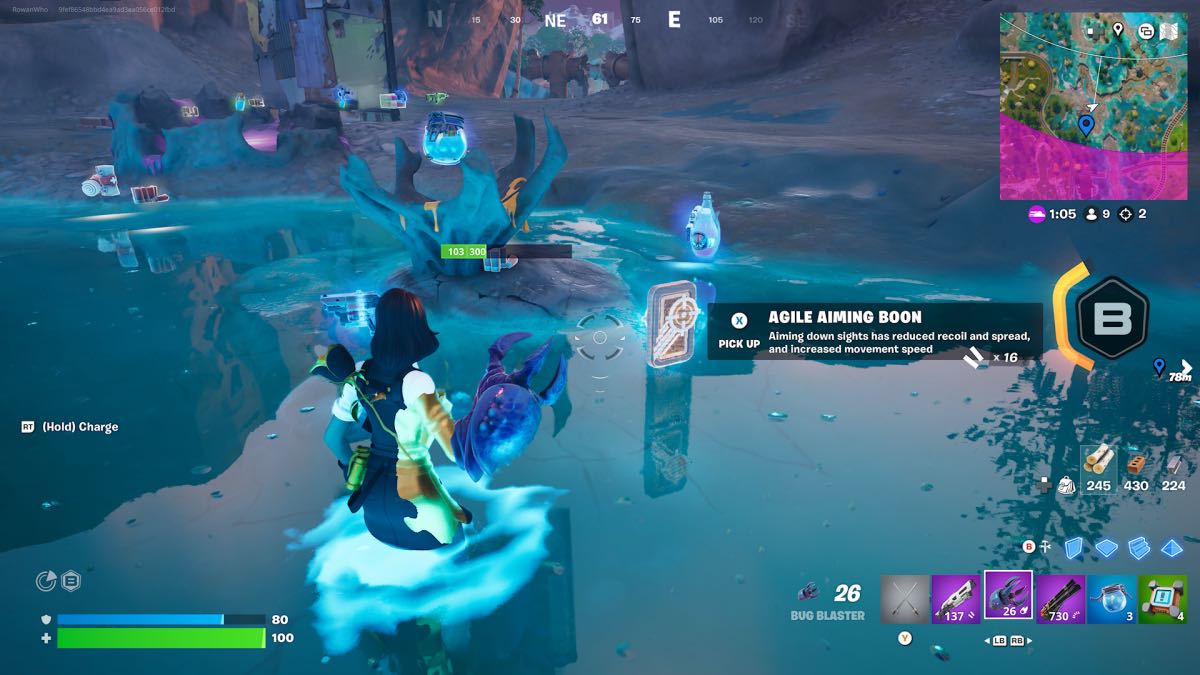The height and width of the screenshot is (675, 1200).
Task: Select the white shotgun slot with 137 ammo
Action: [956, 598]
